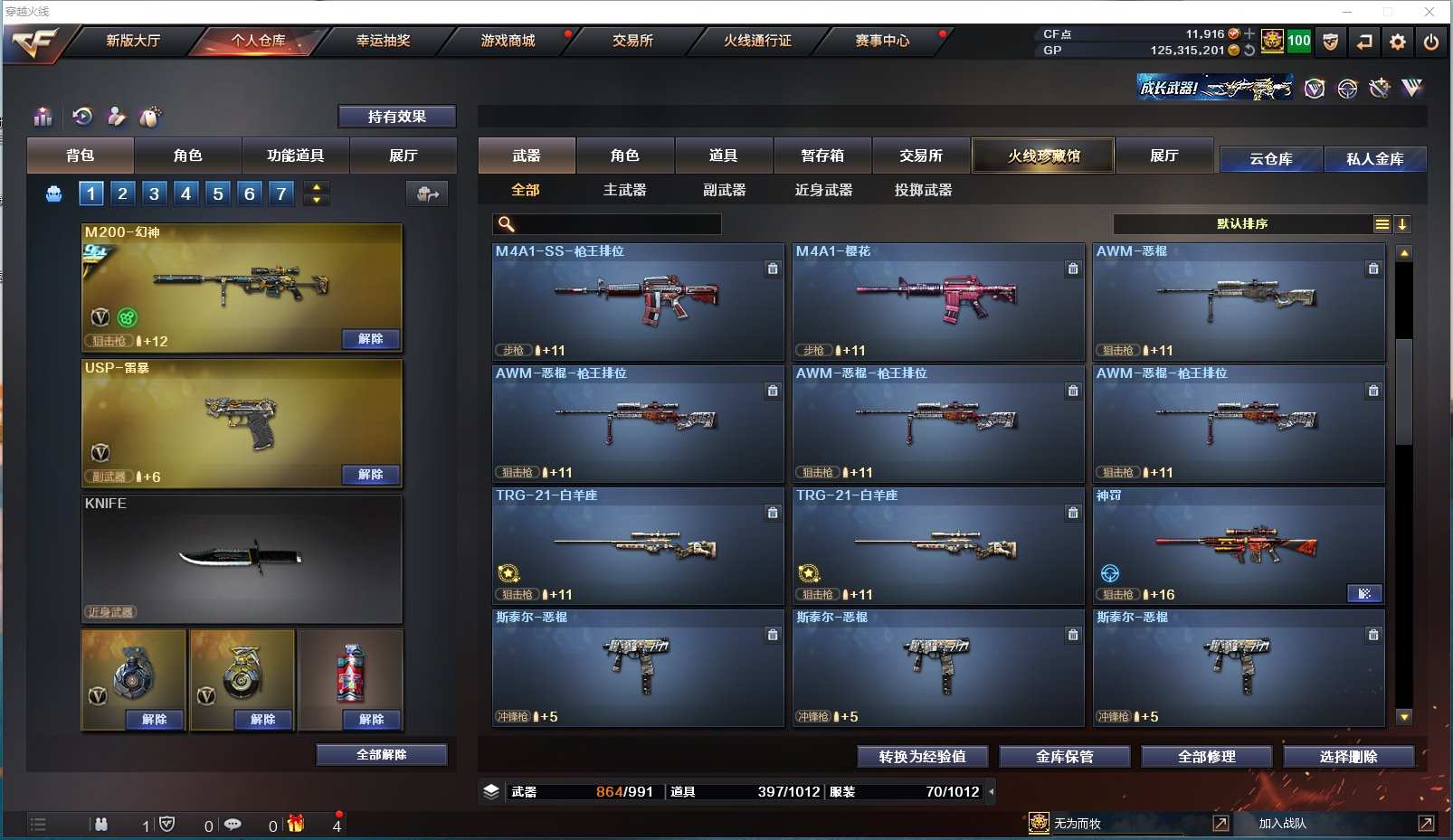The image size is (1453, 840).
Task: Select the 暂存箱 storage tab
Action: pyautogui.click(x=822, y=156)
